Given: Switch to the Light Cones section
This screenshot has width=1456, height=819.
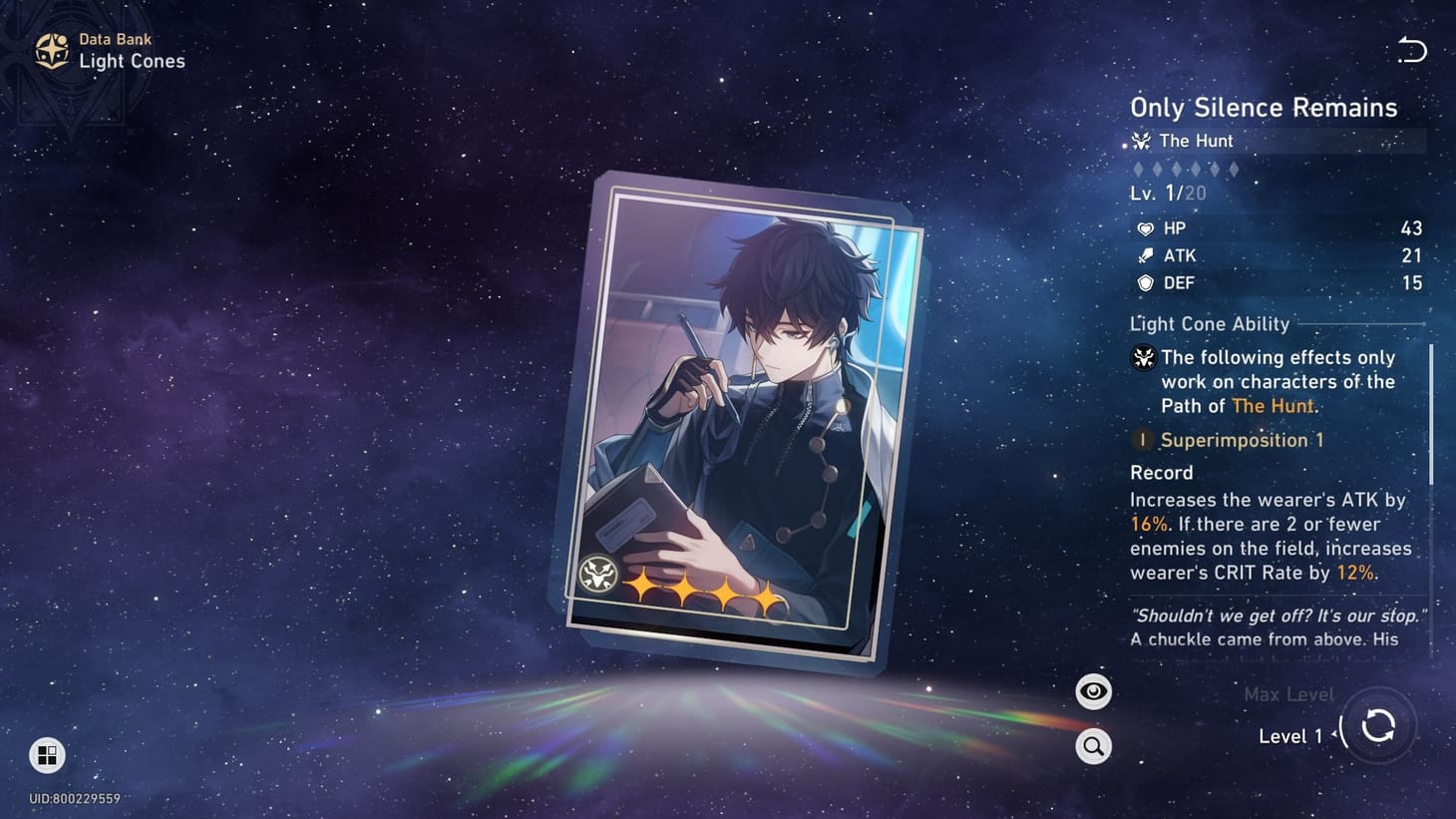Looking at the screenshot, I should pos(133,61).
